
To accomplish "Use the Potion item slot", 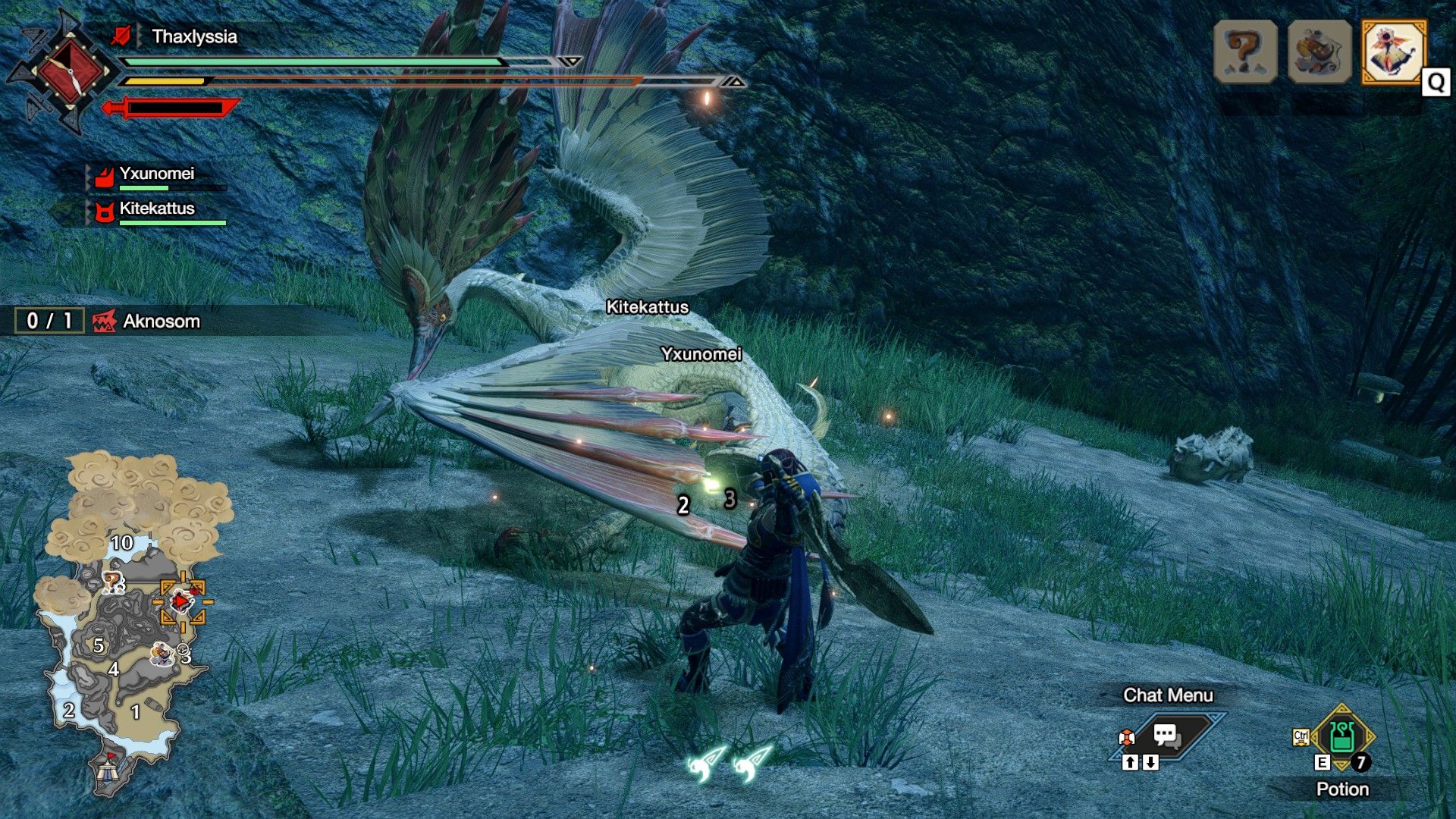I will [x=1341, y=737].
